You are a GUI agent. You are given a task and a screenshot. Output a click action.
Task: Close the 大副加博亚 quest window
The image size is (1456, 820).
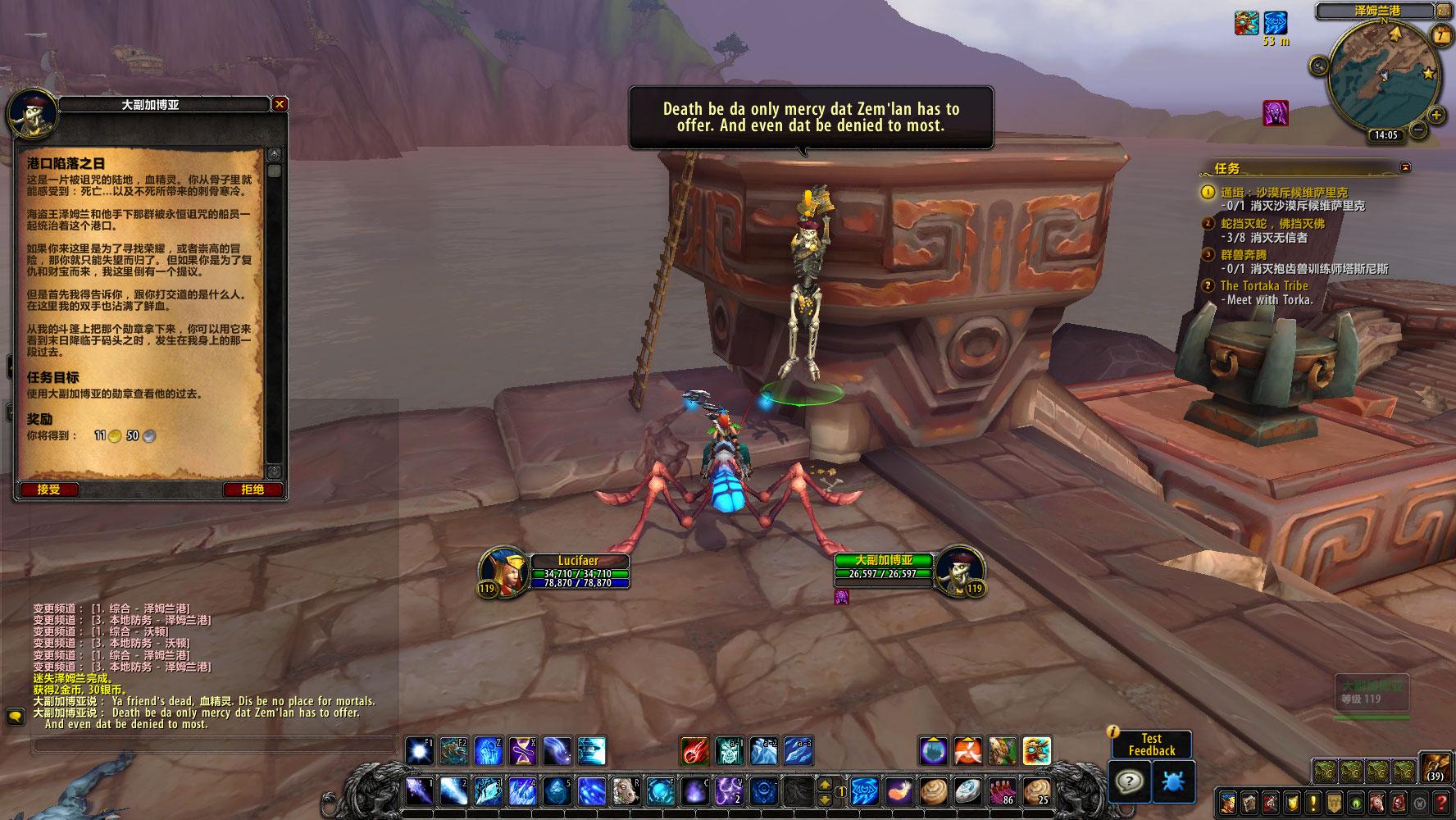point(280,104)
